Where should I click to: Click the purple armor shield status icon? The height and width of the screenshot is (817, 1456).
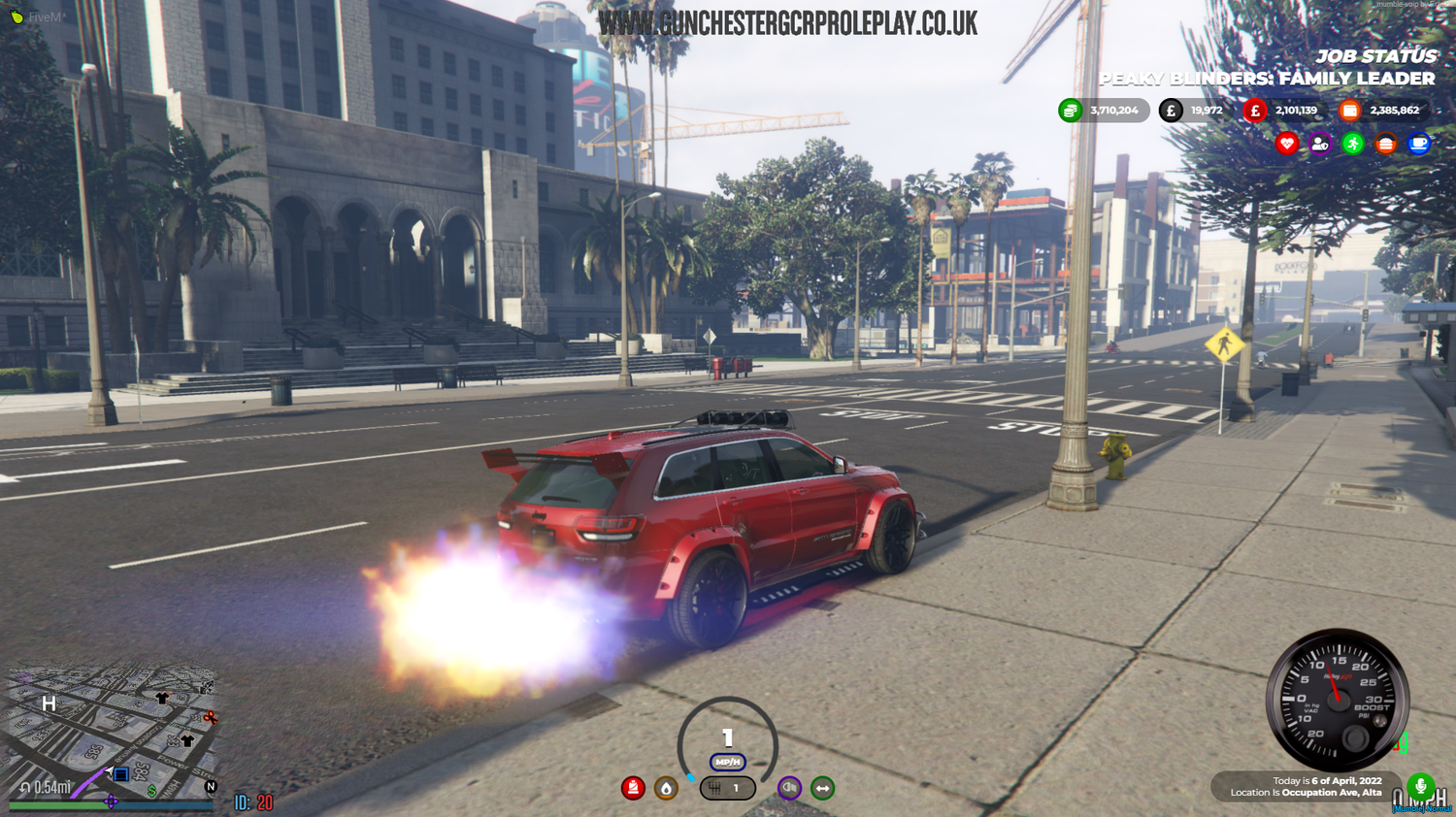(x=1320, y=143)
